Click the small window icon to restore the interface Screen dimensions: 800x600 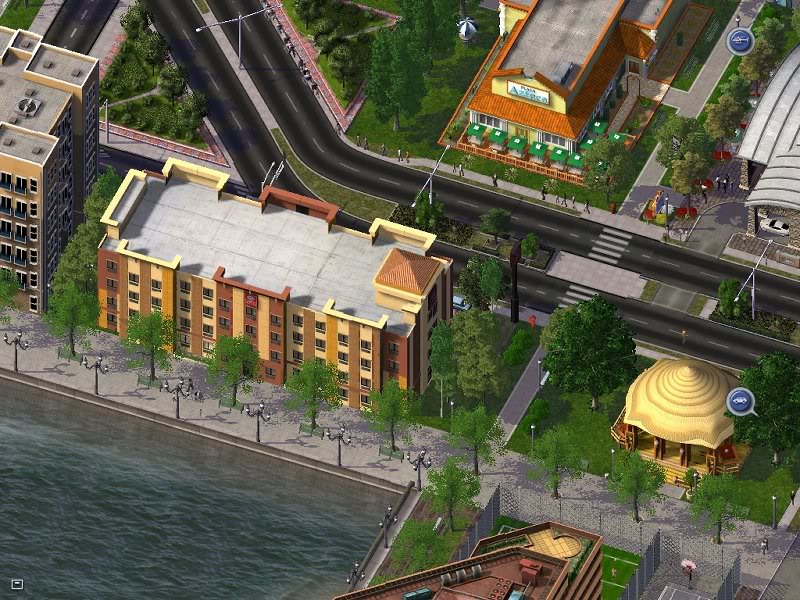(17, 584)
